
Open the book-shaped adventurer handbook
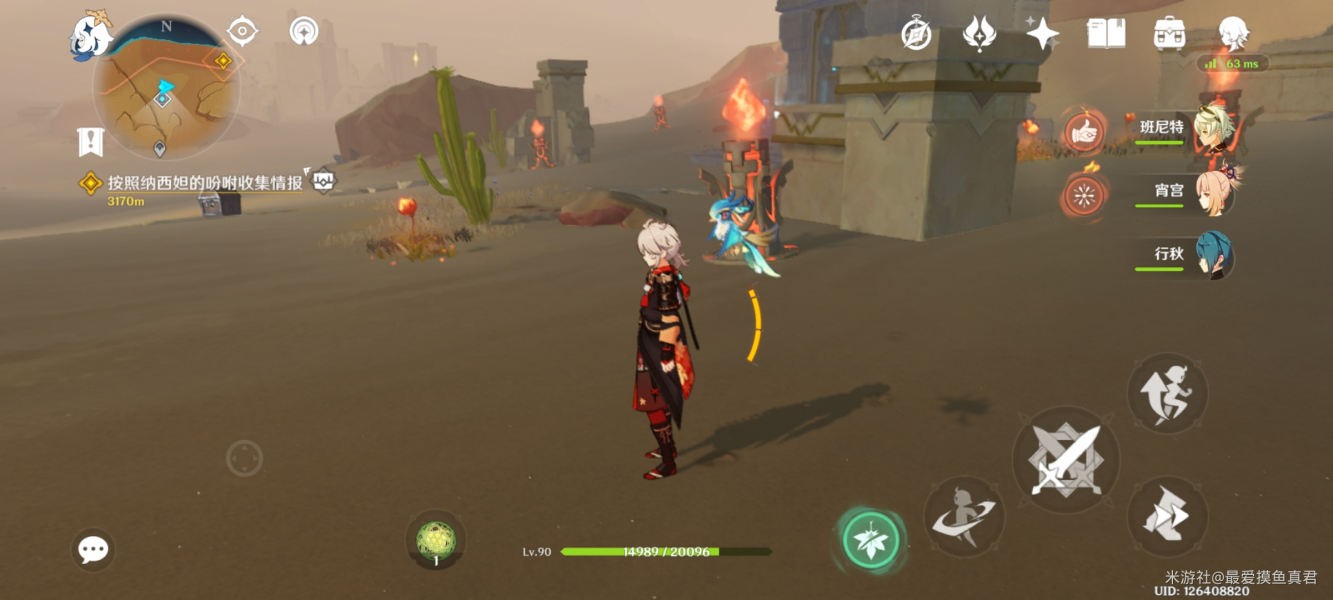[x=1106, y=34]
